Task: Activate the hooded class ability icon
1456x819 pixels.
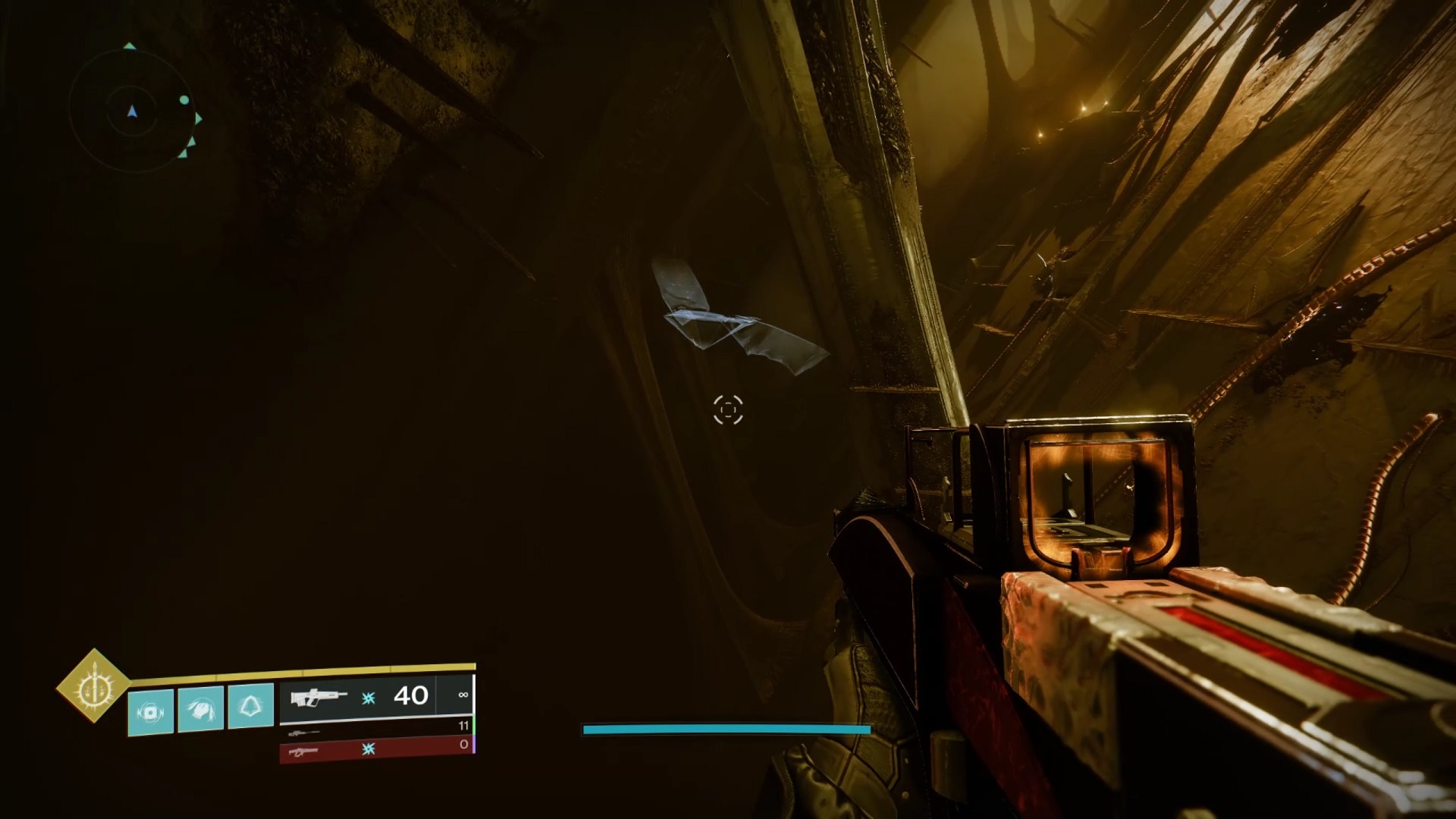Action: point(251,706)
